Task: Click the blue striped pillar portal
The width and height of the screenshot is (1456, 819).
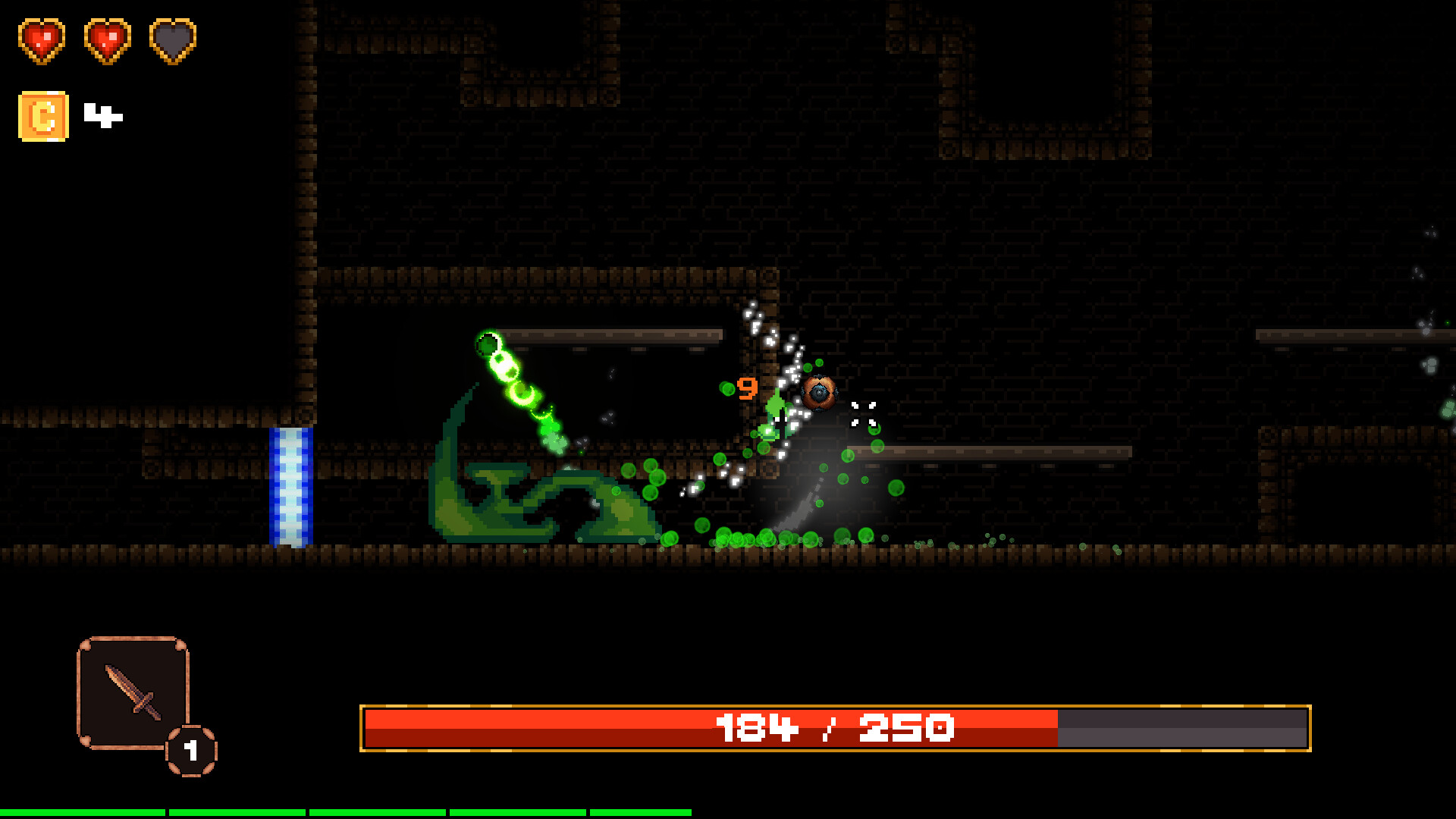Action: click(290, 485)
